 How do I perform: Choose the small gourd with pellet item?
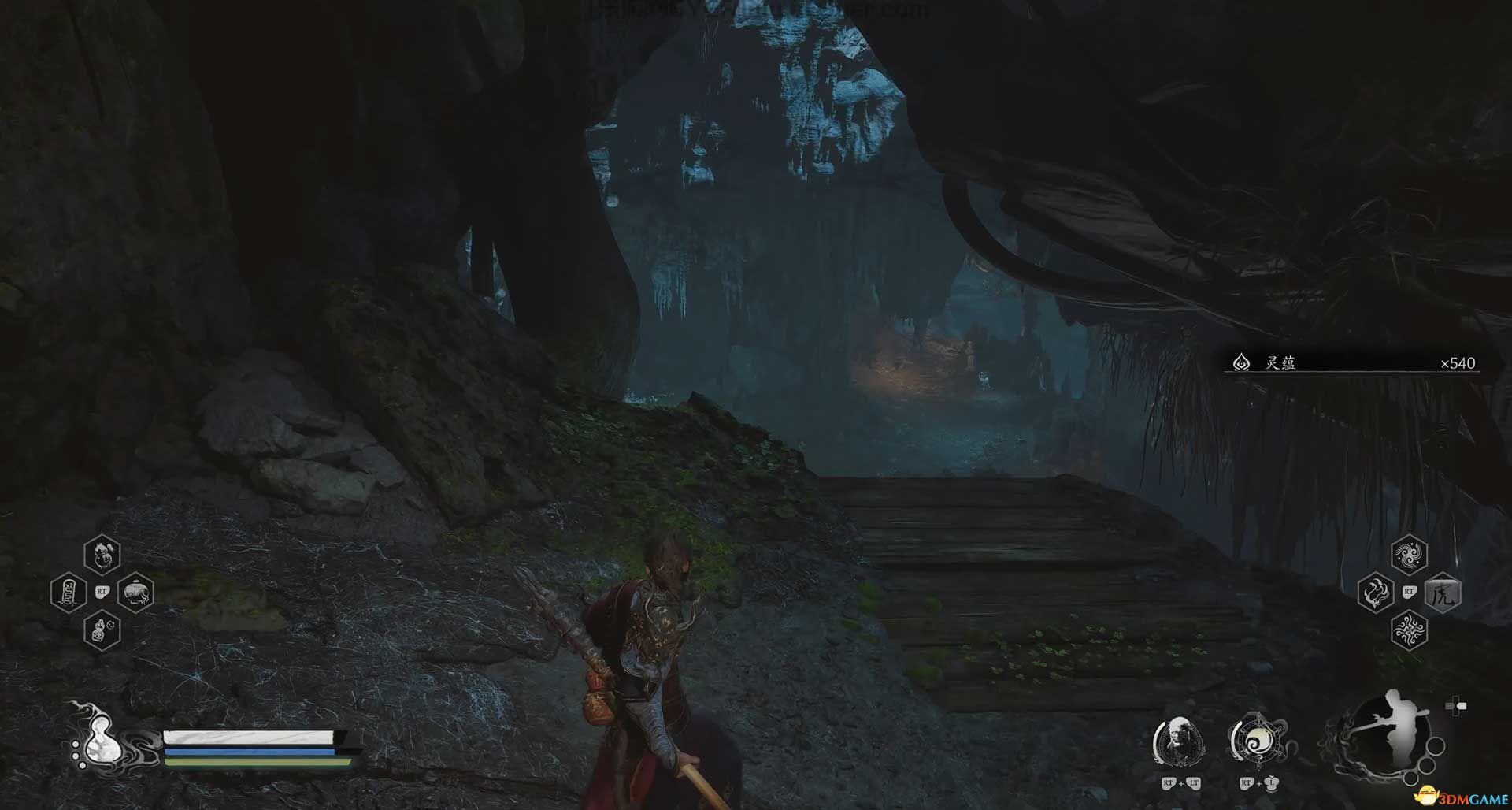102,630
